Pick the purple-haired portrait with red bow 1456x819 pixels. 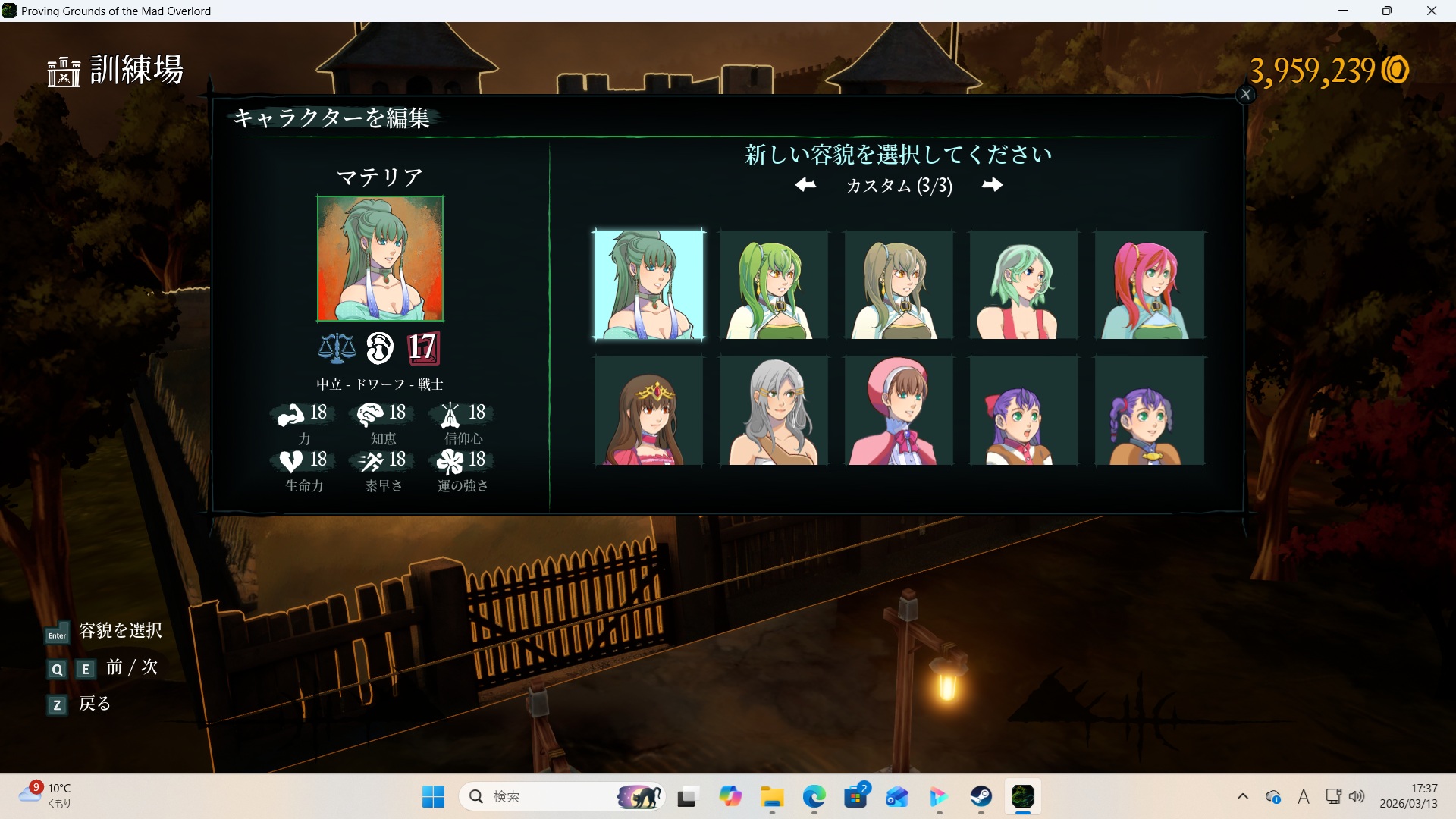point(1024,410)
